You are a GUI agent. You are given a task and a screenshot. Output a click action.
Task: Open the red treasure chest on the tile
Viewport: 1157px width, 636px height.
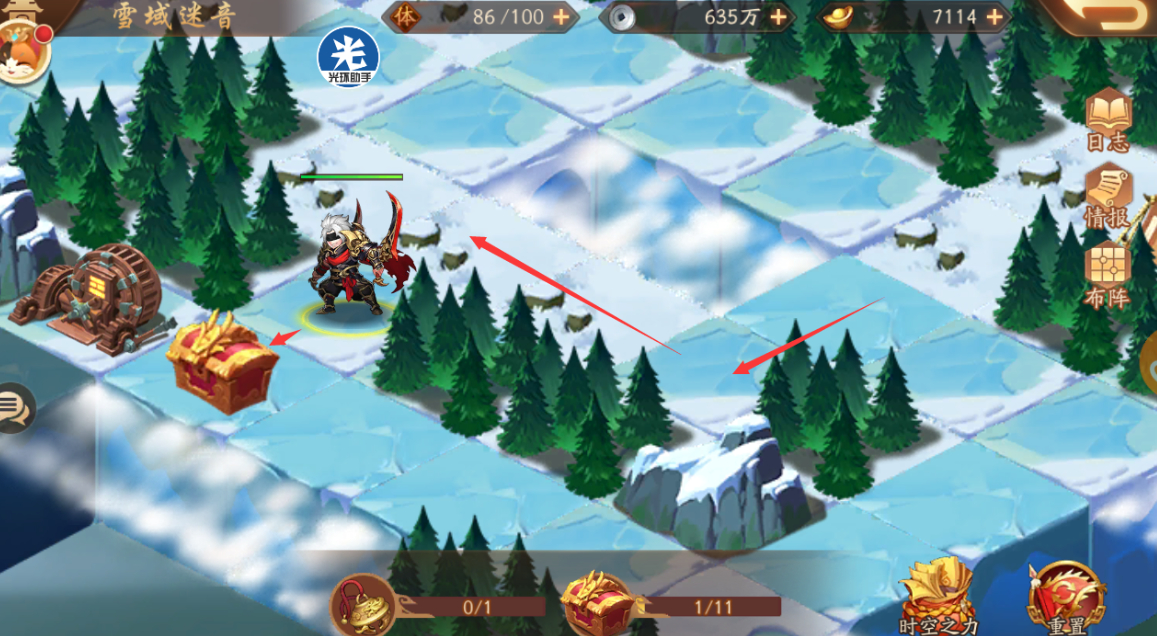[x=222, y=362]
